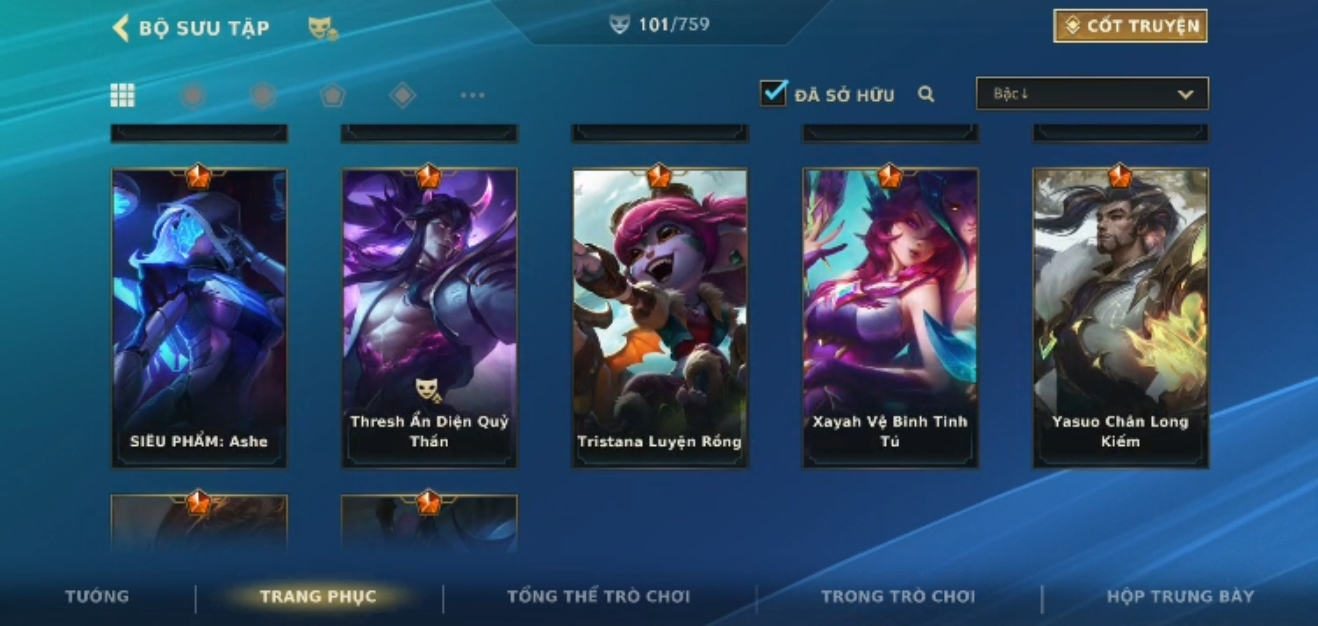The width and height of the screenshot is (1318, 626).
Task: Choose the Thresh Ẩn Diện Quỷ Thần skin
Action: [429, 317]
